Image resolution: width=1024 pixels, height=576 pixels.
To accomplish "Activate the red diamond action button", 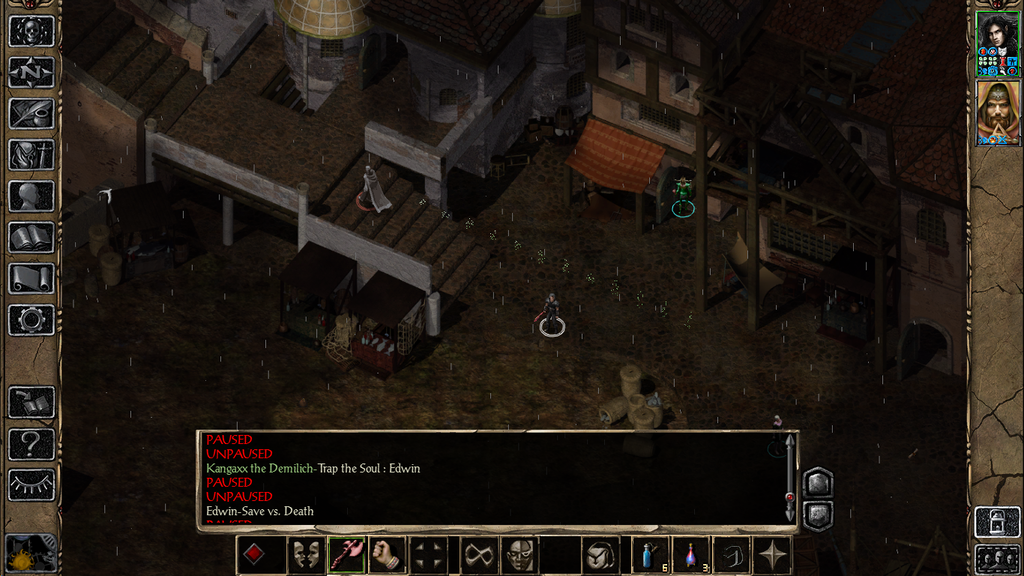I will click(x=254, y=555).
